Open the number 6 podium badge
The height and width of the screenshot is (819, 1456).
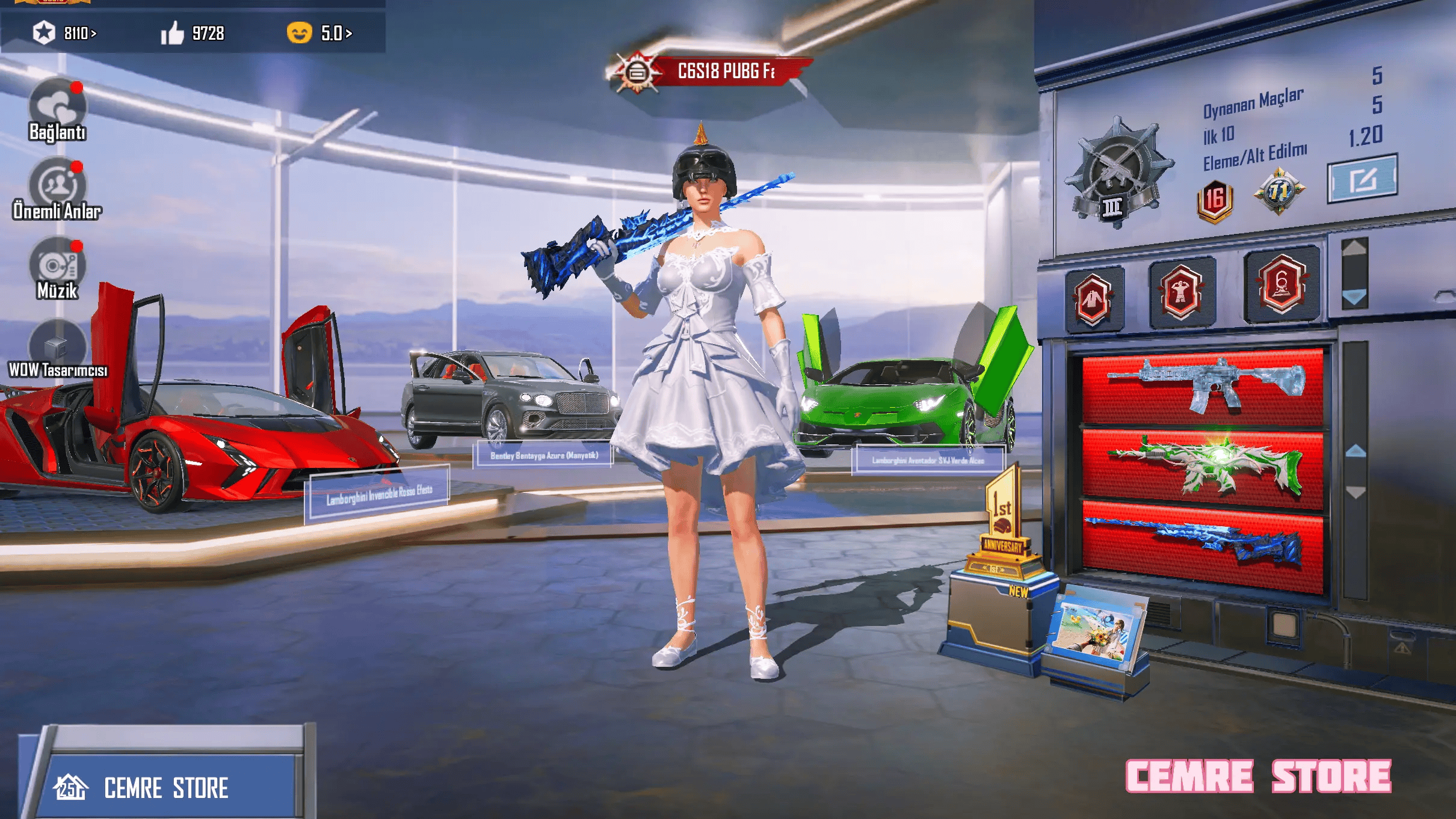1282,284
